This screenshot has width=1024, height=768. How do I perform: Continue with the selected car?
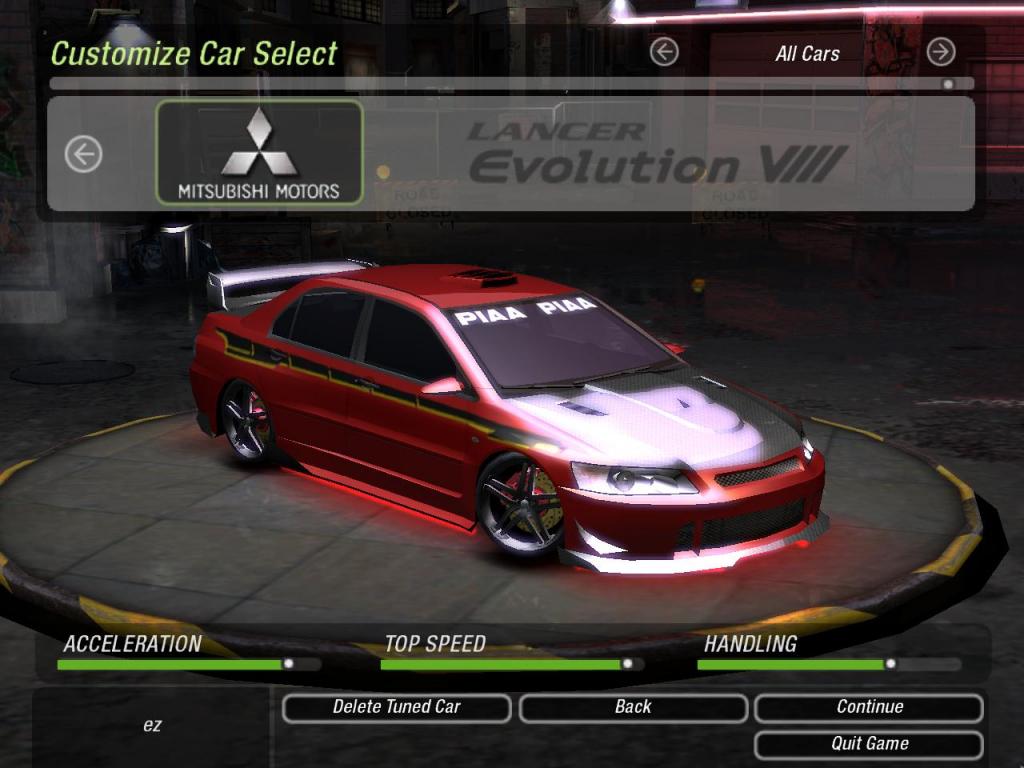(869, 707)
